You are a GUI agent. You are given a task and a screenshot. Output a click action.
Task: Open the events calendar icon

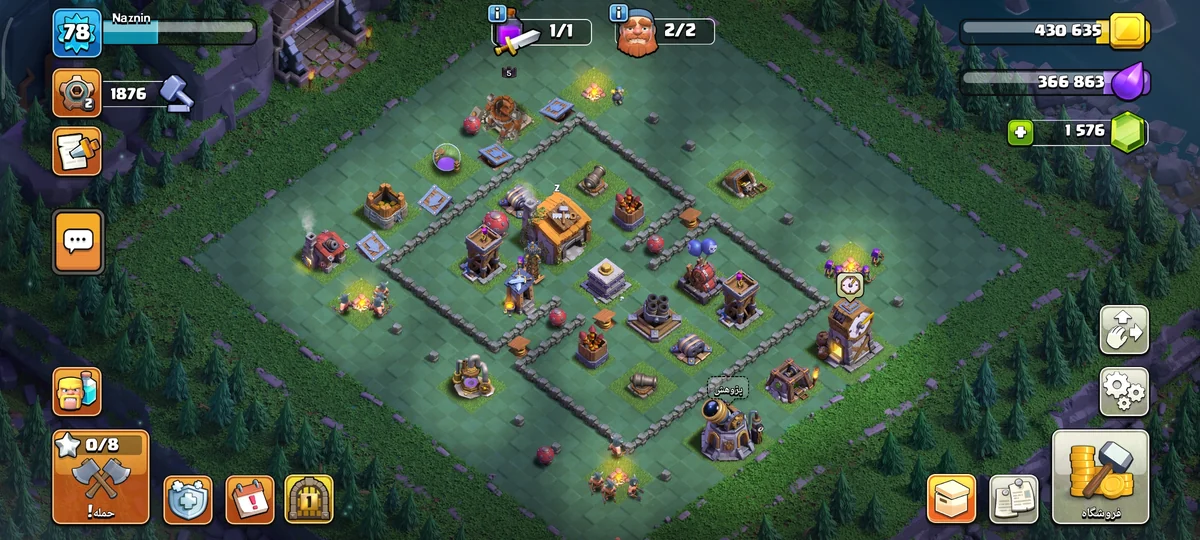[249, 499]
